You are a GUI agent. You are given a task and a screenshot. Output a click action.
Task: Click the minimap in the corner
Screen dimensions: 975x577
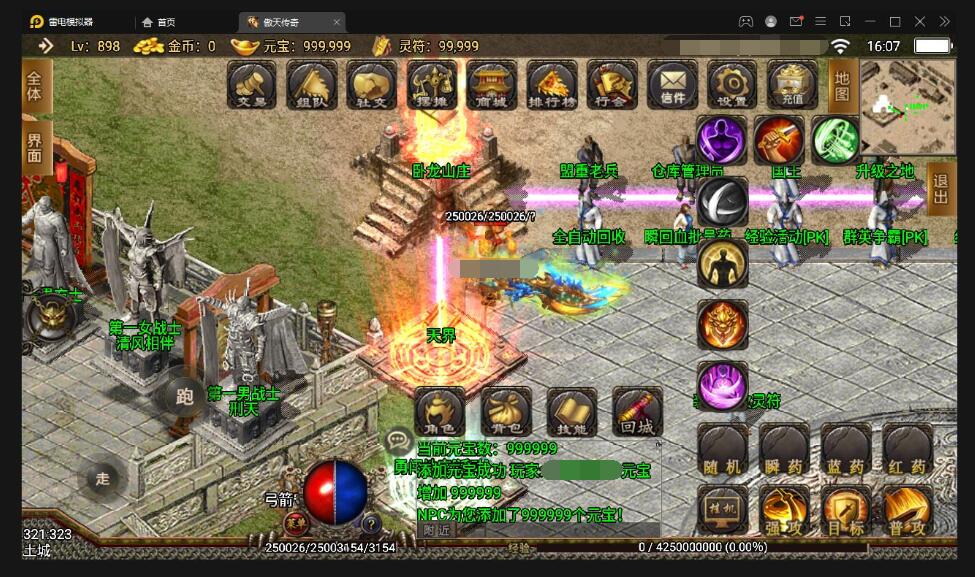click(x=906, y=101)
